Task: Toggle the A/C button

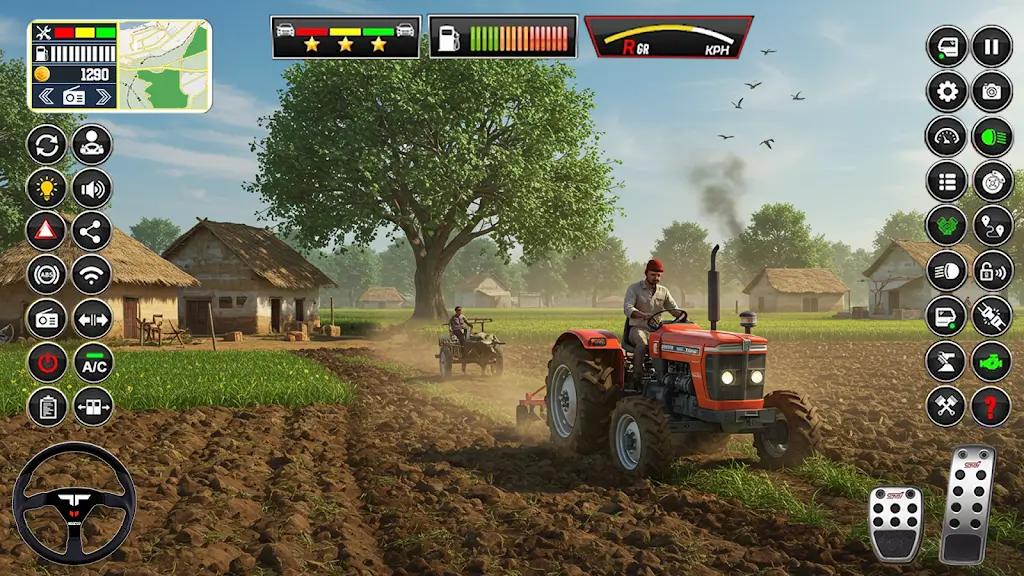Action: click(93, 363)
